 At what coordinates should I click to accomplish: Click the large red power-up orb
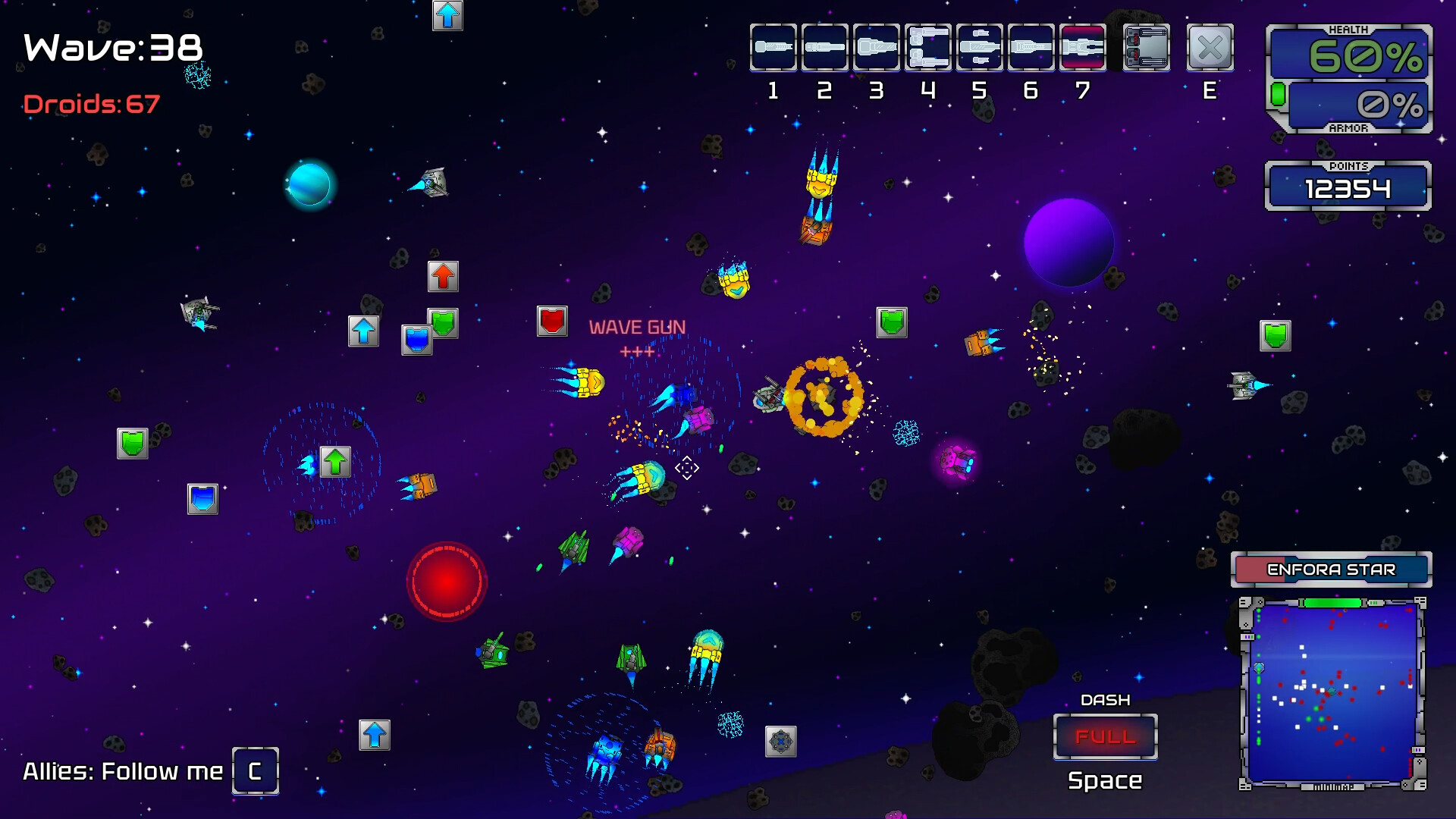(x=447, y=582)
